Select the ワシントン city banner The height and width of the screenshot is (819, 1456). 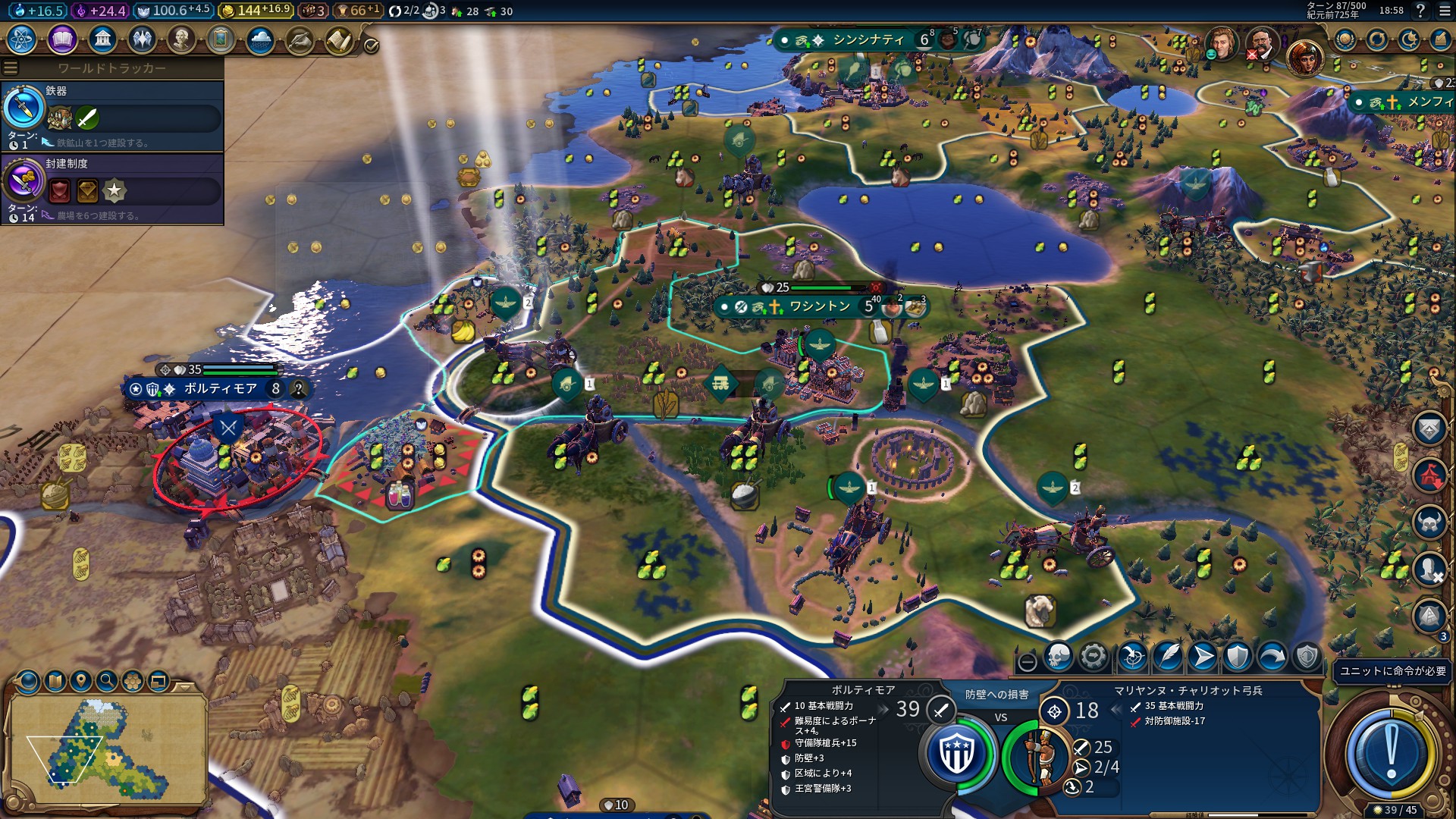pos(819,306)
